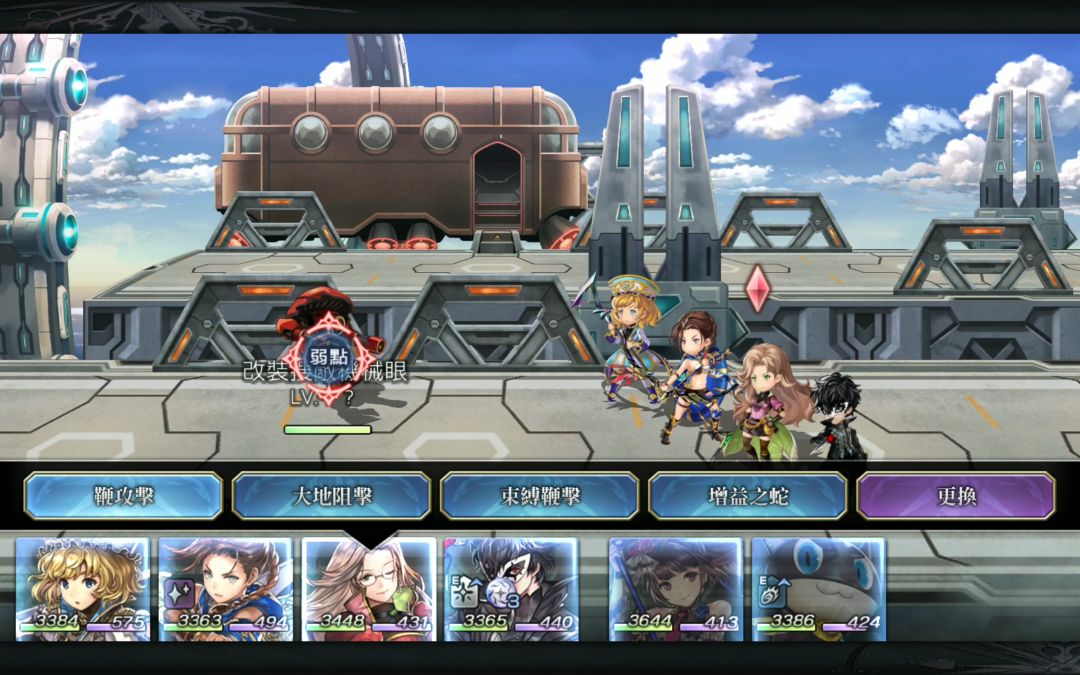
Task: Pick the portrait showing 3363 HP
Action: pos(226,588)
